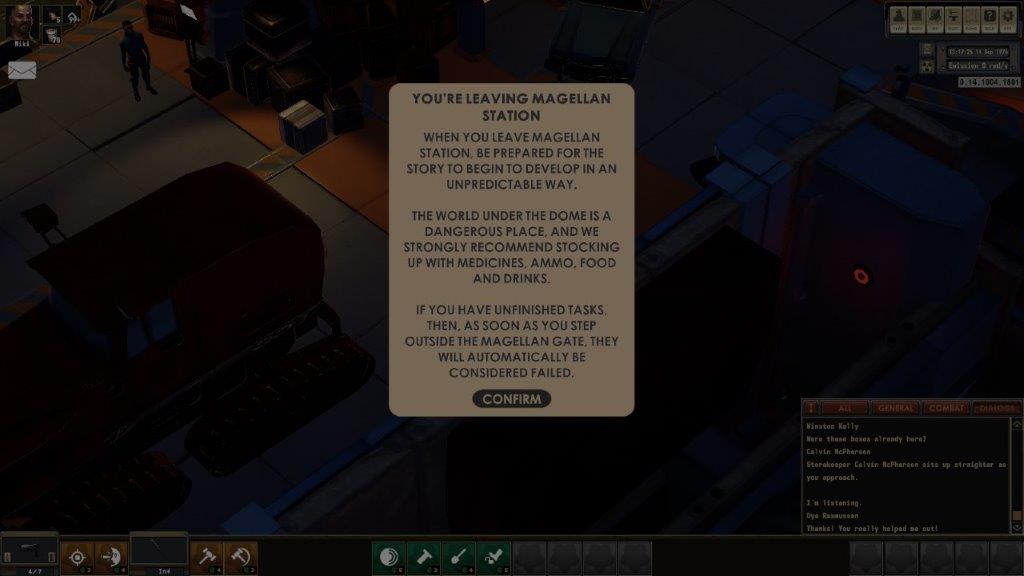Image resolution: width=1024 pixels, height=576 pixels.
Task: Switch to the All log tab
Action: tap(844, 408)
